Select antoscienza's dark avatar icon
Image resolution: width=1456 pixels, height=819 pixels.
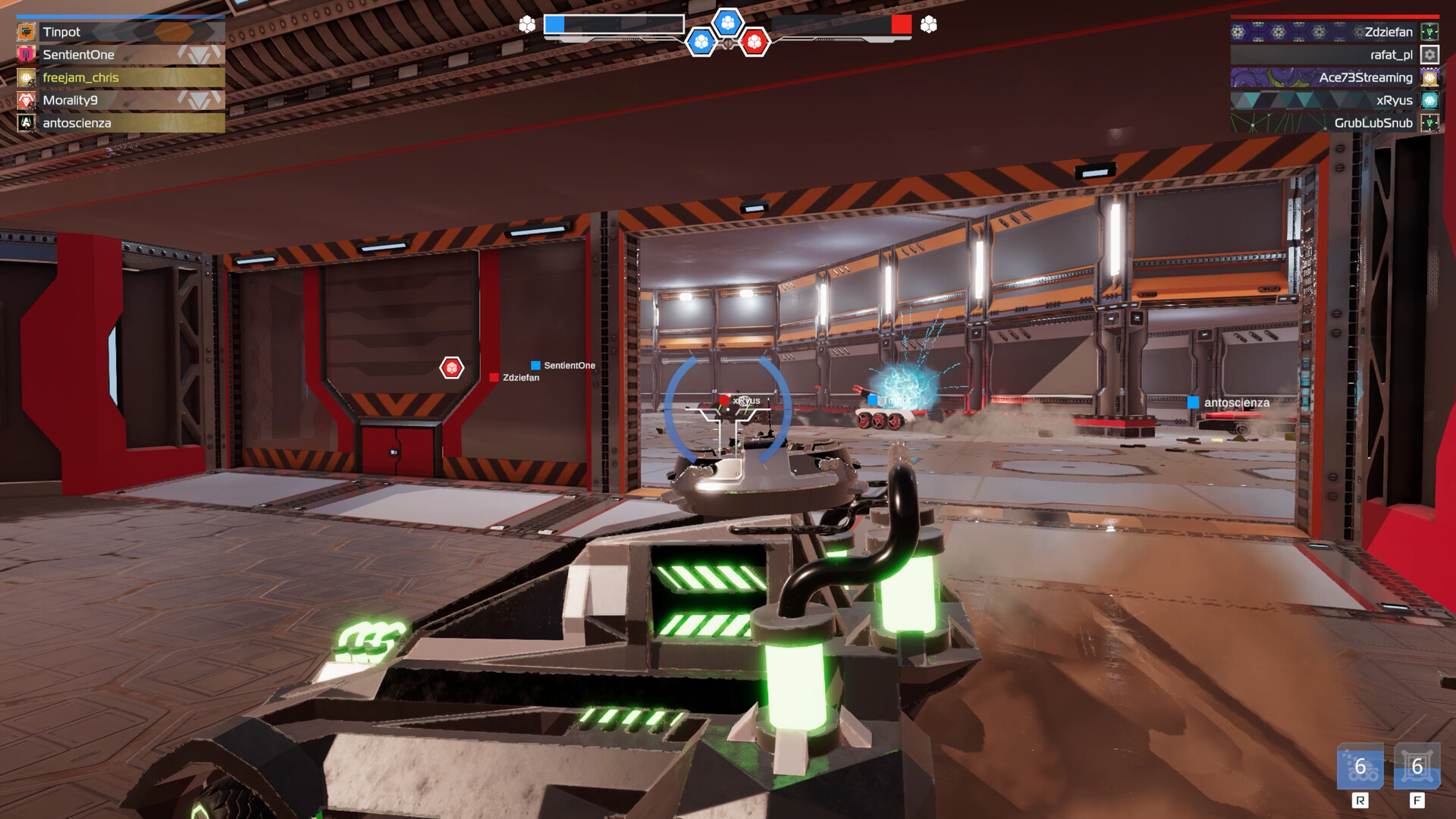coord(24,120)
